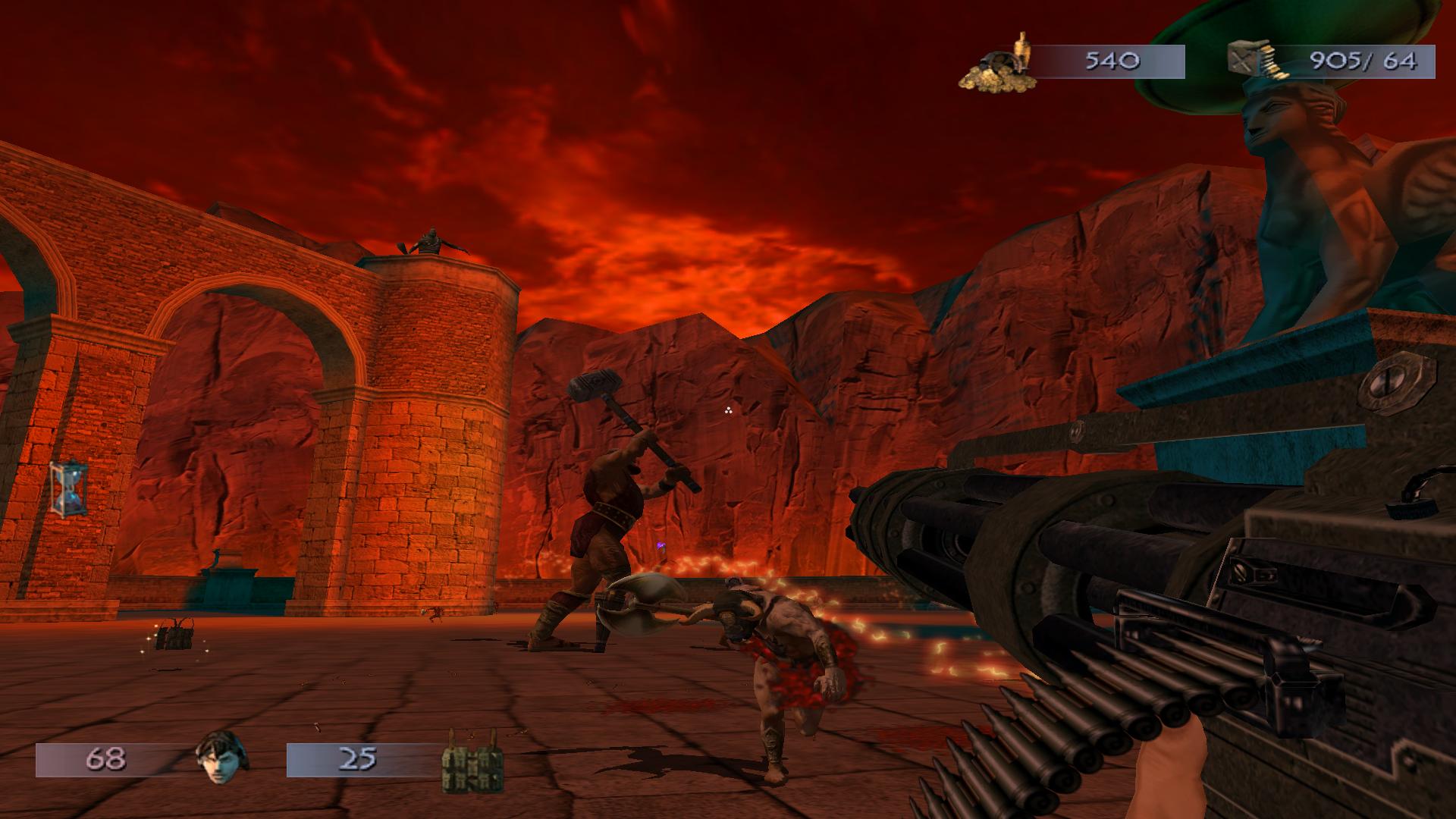
Task: Click the hero face portrait icon
Action: pos(218,760)
